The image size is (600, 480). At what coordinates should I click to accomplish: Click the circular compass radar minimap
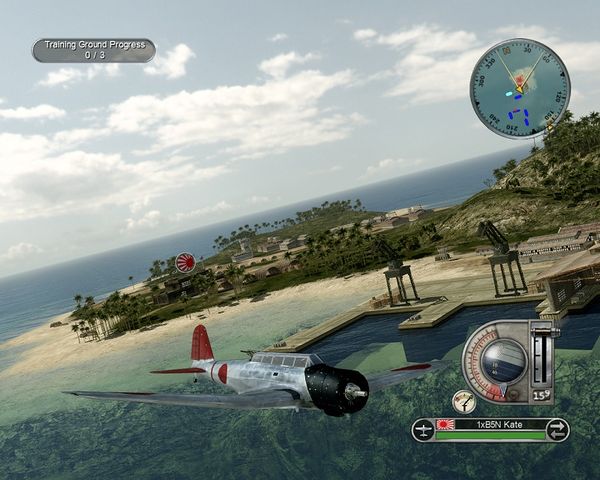pos(519,88)
